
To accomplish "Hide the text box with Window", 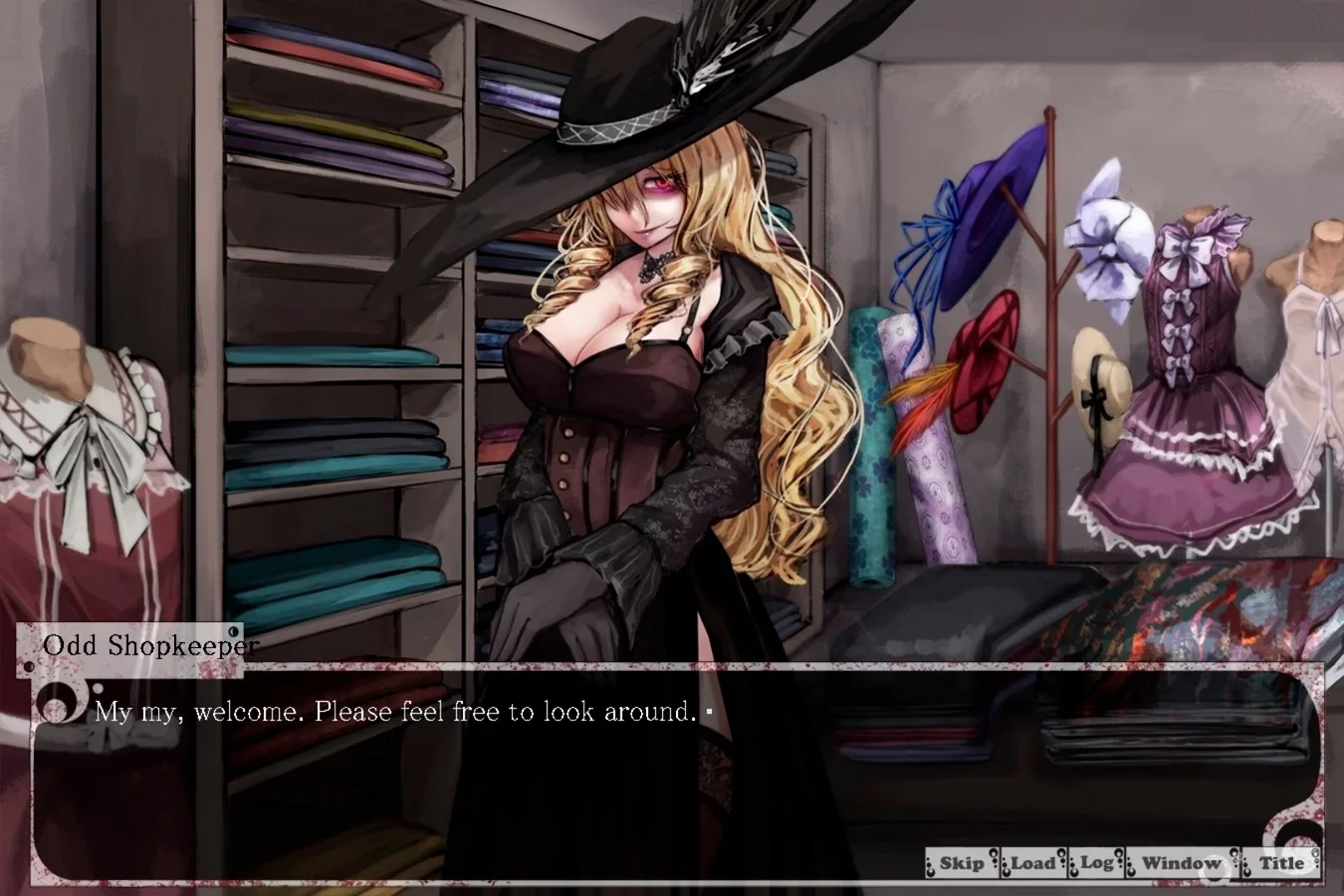I will (x=1180, y=864).
